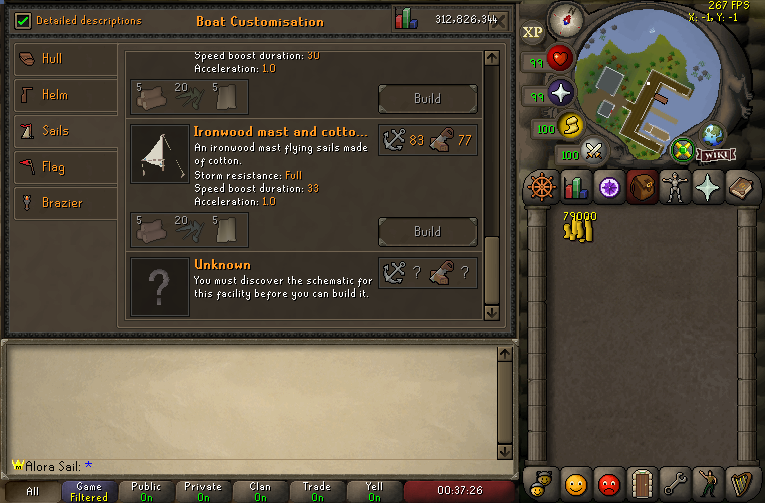Show the Brazier category
Image resolution: width=765 pixels, height=503 pixels.
tap(65, 203)
